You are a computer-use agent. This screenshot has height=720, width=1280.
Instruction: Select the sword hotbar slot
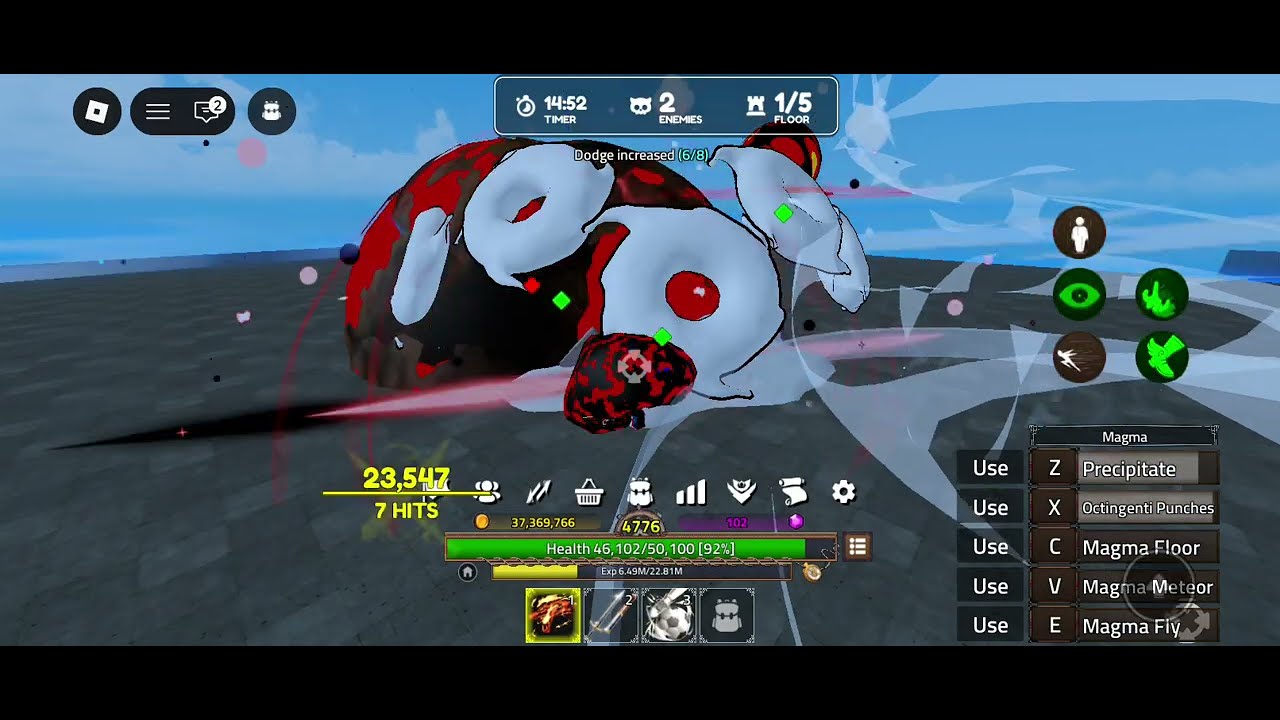click(610, 615)
